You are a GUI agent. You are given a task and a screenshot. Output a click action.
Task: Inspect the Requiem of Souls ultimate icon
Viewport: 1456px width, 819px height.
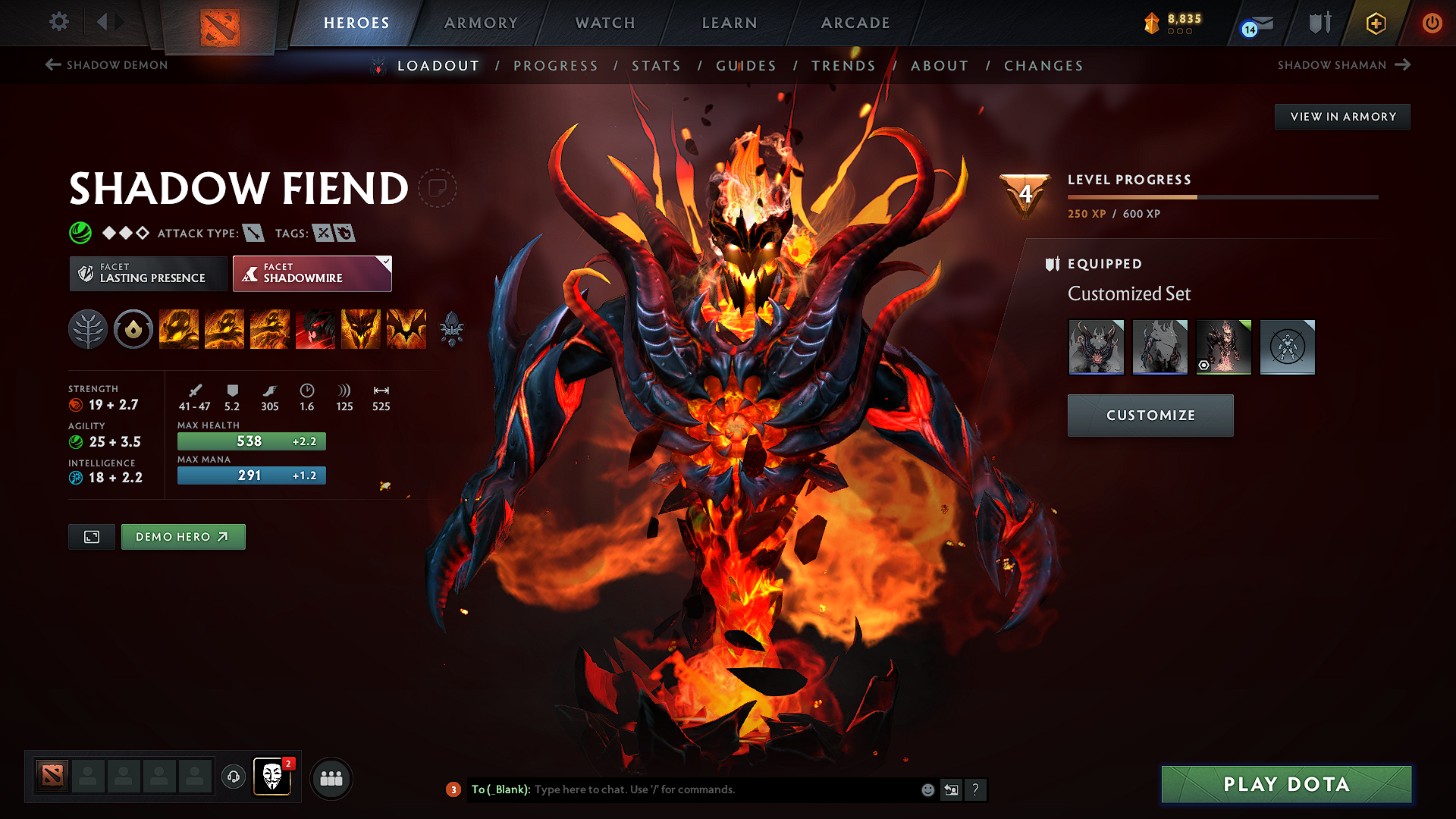pyautogui.click(x=406, y=329)
